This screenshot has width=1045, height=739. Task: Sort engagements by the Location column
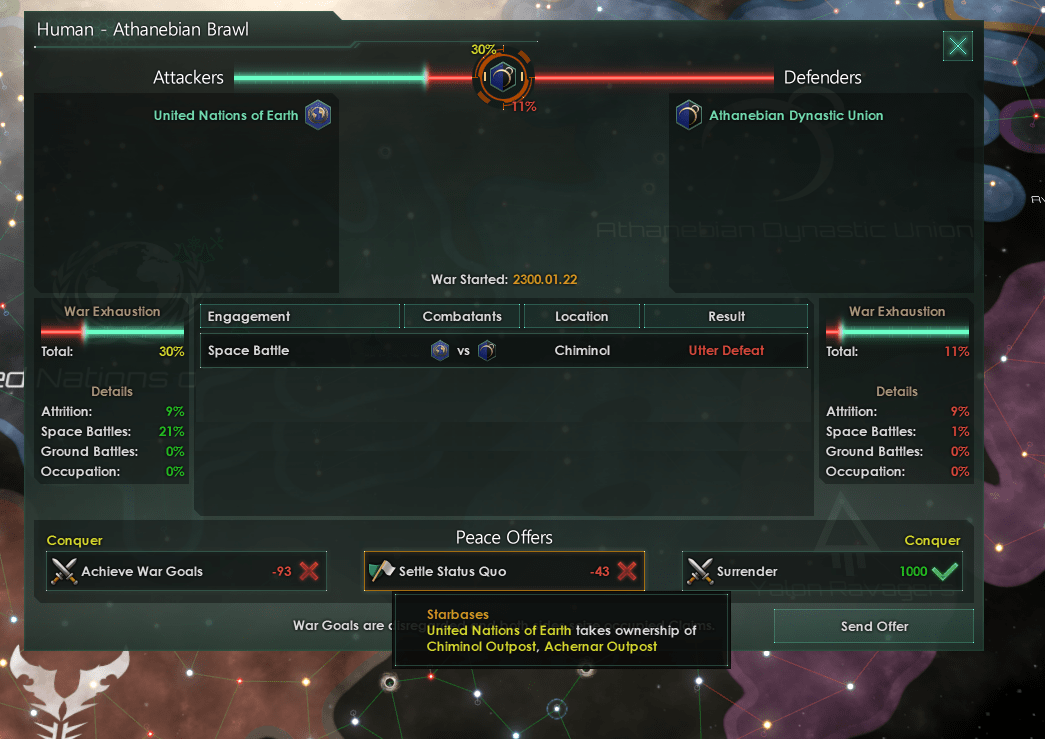click(x=581, y=316)
